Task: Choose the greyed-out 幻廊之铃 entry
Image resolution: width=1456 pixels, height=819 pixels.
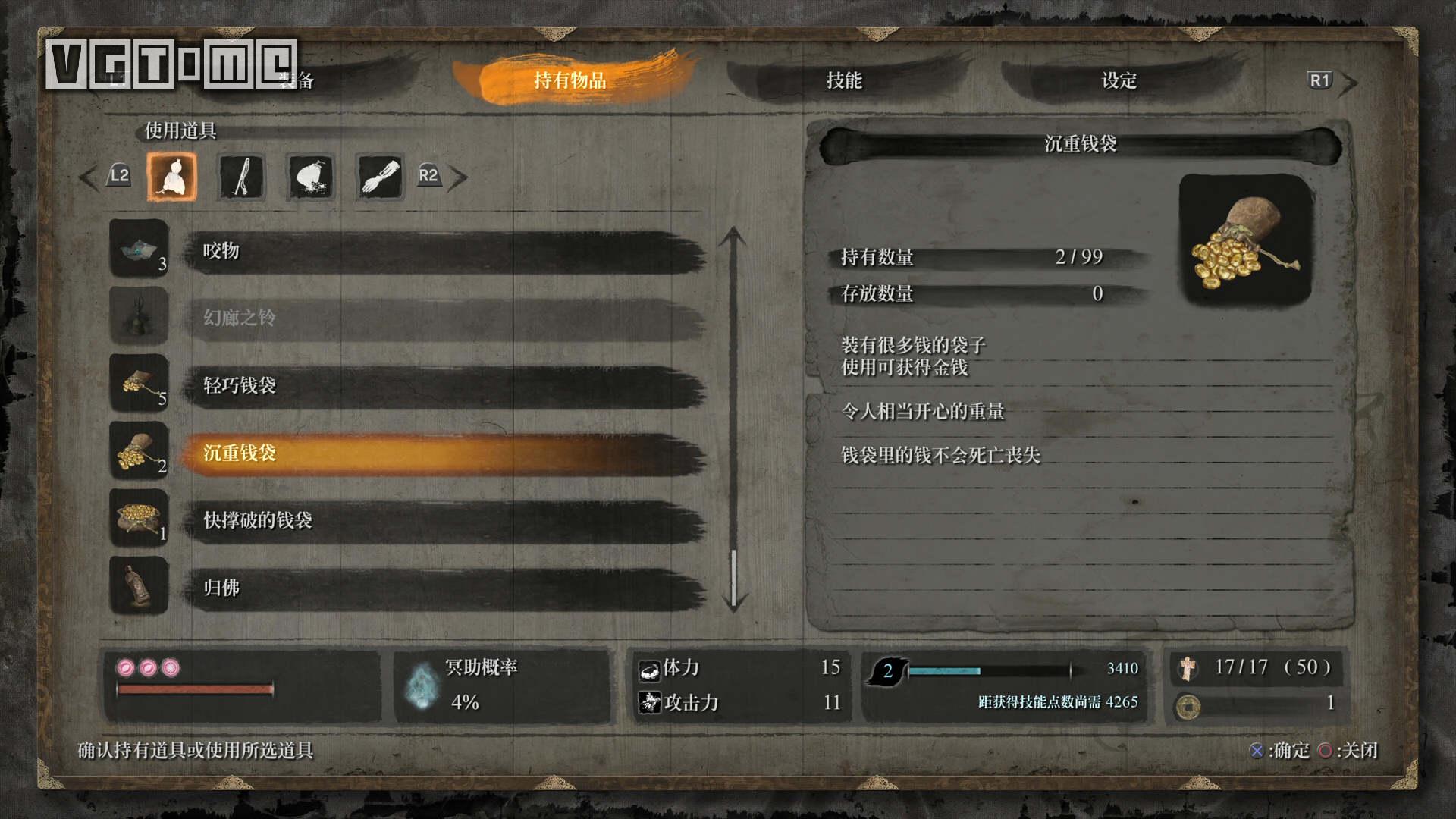Action: [x=444, y=318]
